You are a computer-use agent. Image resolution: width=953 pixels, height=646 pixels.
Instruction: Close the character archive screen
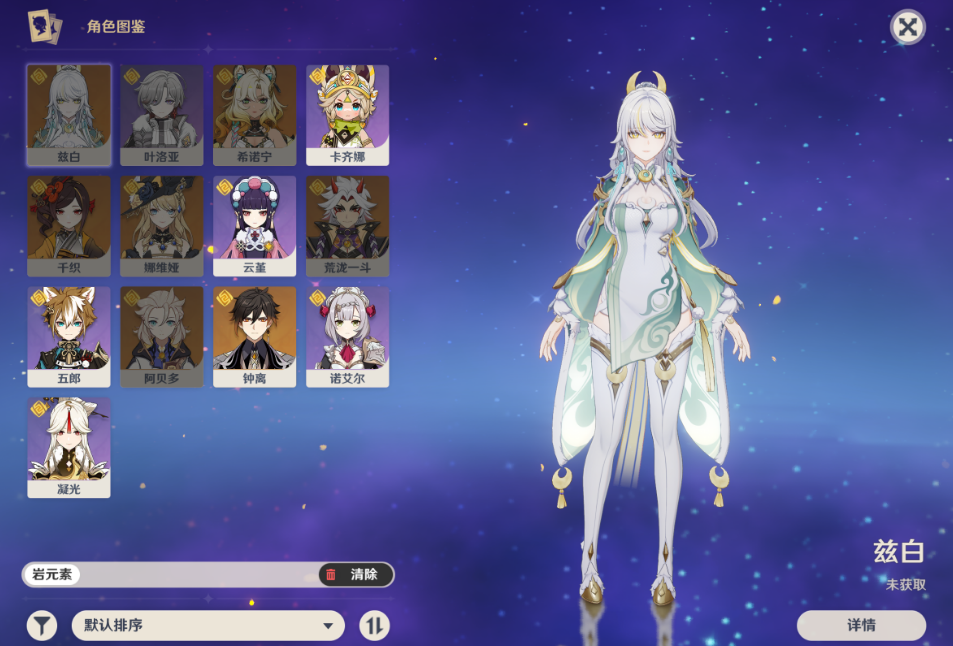pyautogui.click(x=907, y=27)
